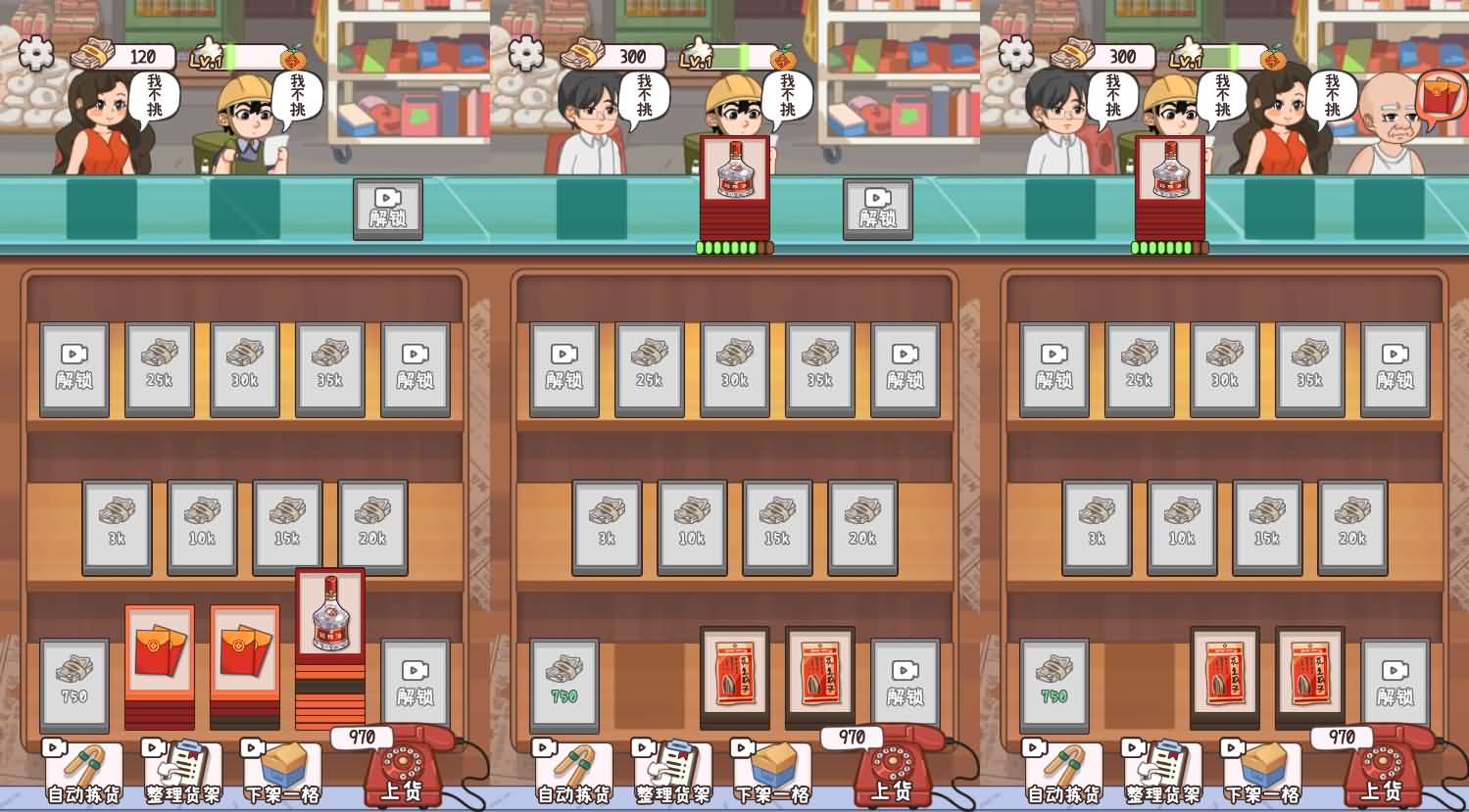Image resolution: width=1469 pixels, height=812 pixels.
Task: Purchase the 3k shelf slot
Action: (116, 526)
